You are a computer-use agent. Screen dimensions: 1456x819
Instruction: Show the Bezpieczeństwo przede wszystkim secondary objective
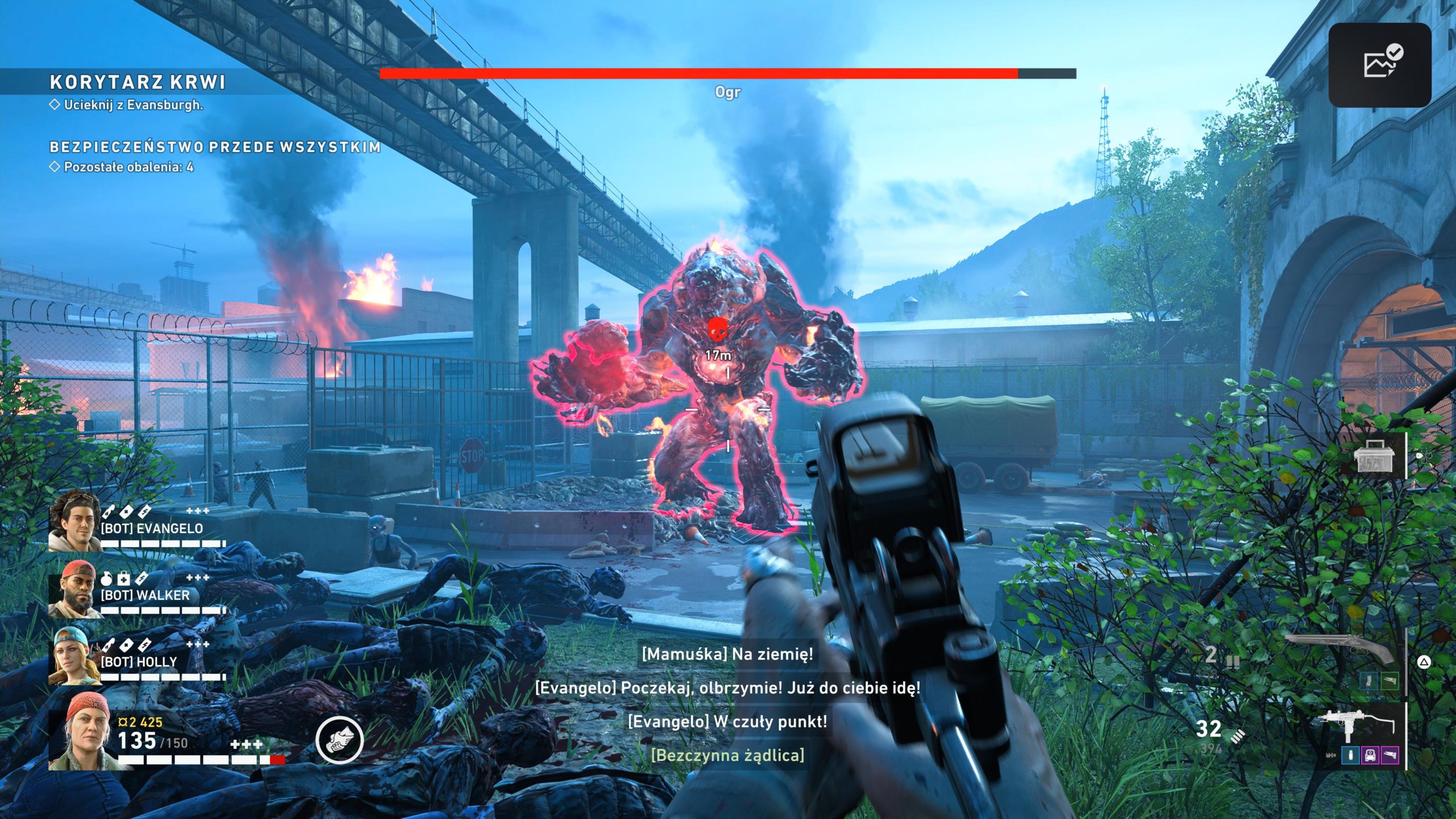click(215, 147)
